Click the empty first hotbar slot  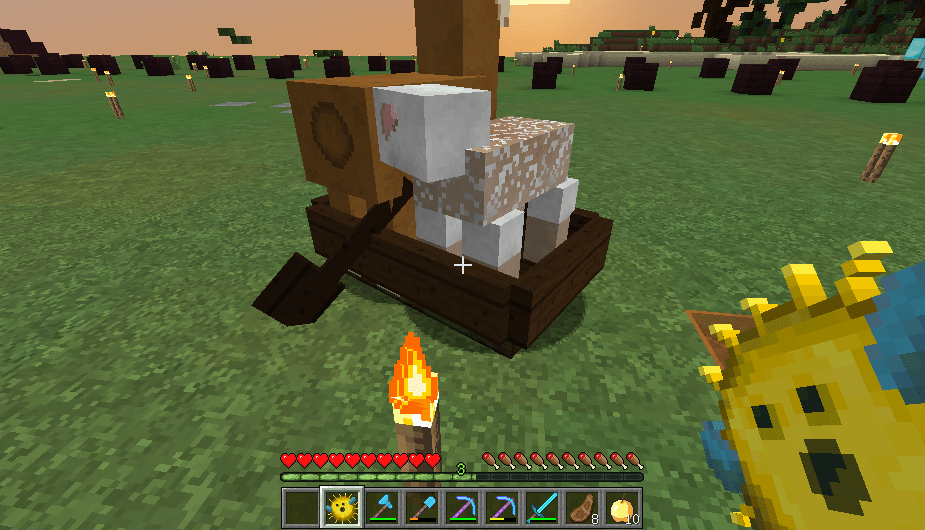click(x=301, y=508)
